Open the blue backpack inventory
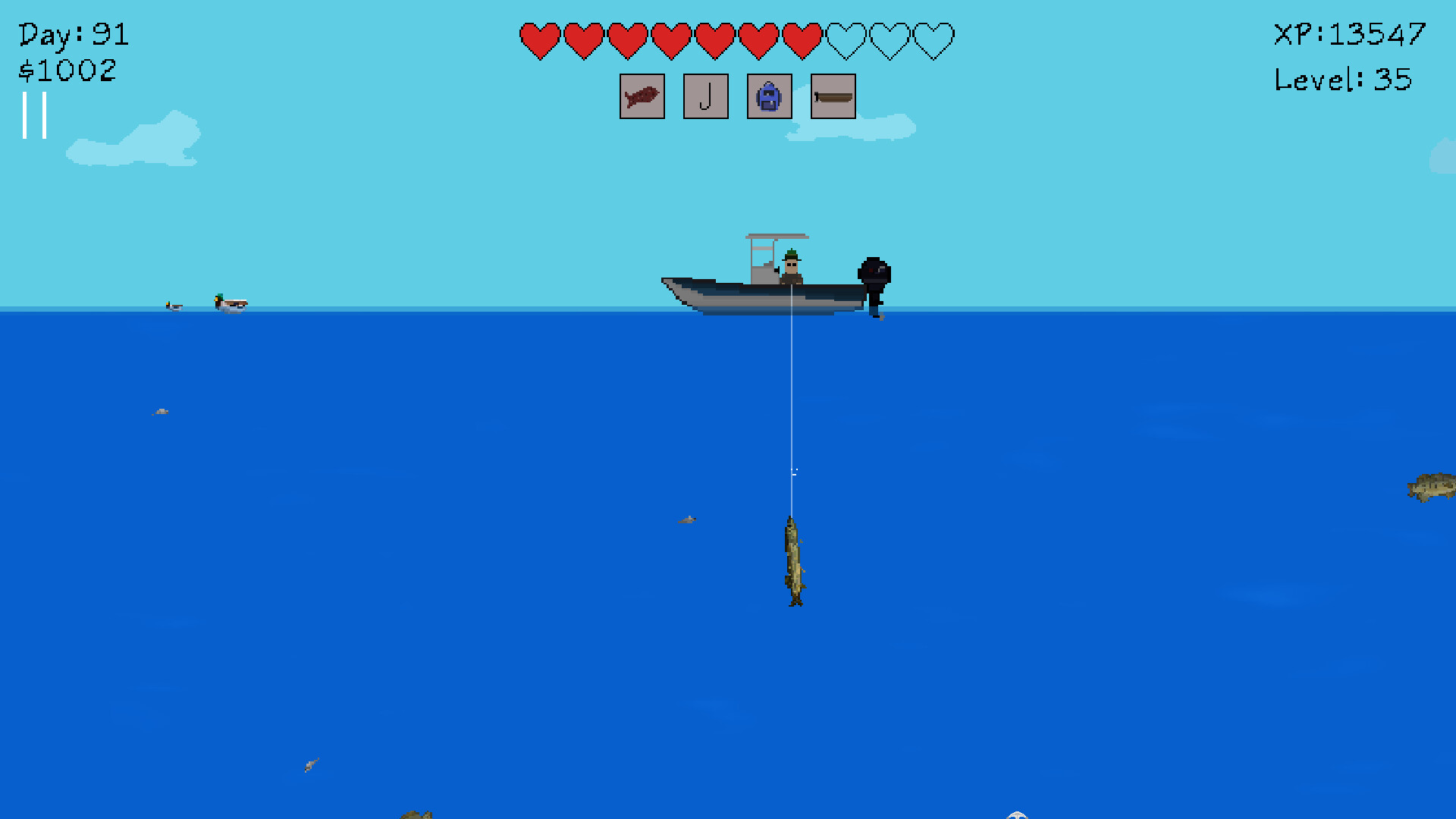Screen dimensions: 1456x819 point(769,97)
